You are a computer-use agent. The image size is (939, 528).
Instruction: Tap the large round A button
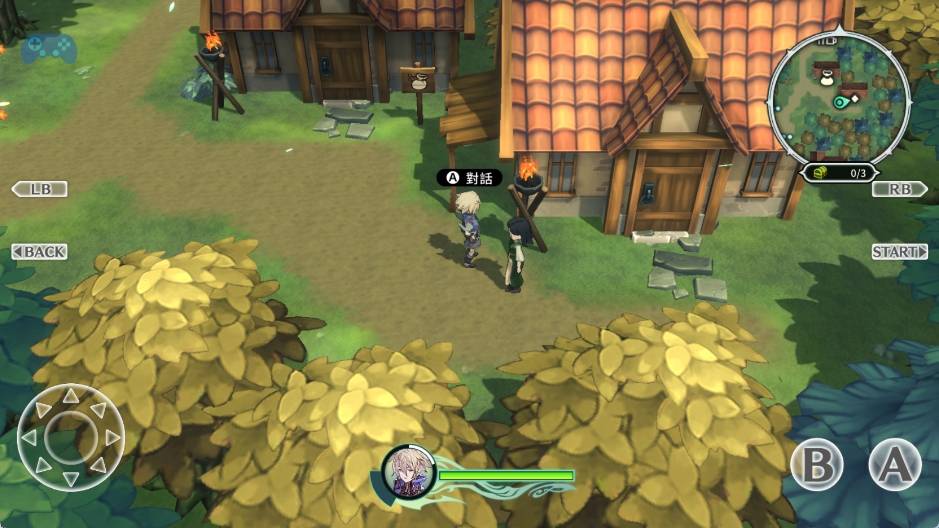[894, 464]
